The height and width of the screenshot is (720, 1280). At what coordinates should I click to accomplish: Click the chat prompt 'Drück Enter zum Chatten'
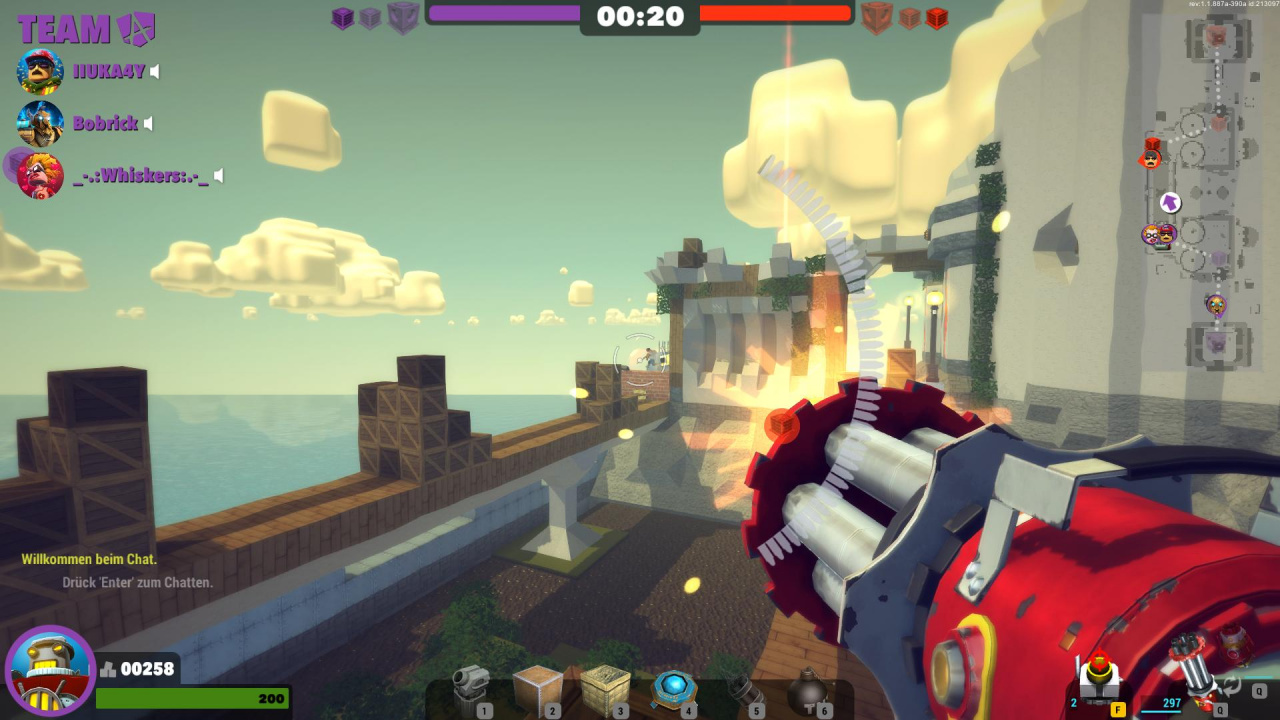[137, 582]
